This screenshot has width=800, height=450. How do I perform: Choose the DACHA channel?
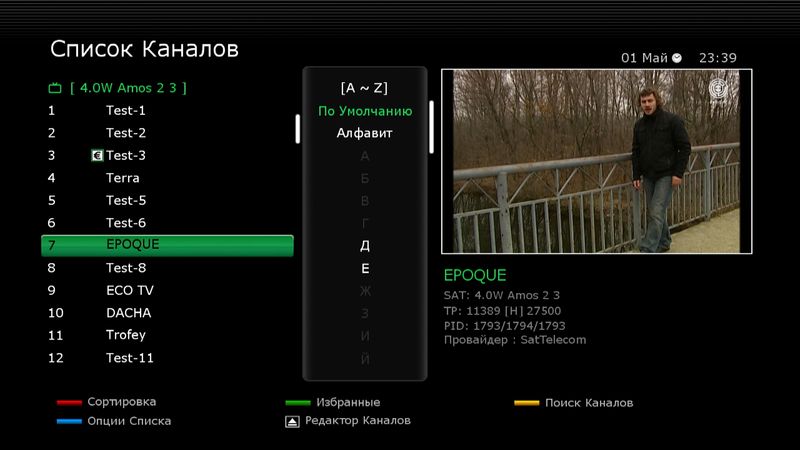click(128, 313)
